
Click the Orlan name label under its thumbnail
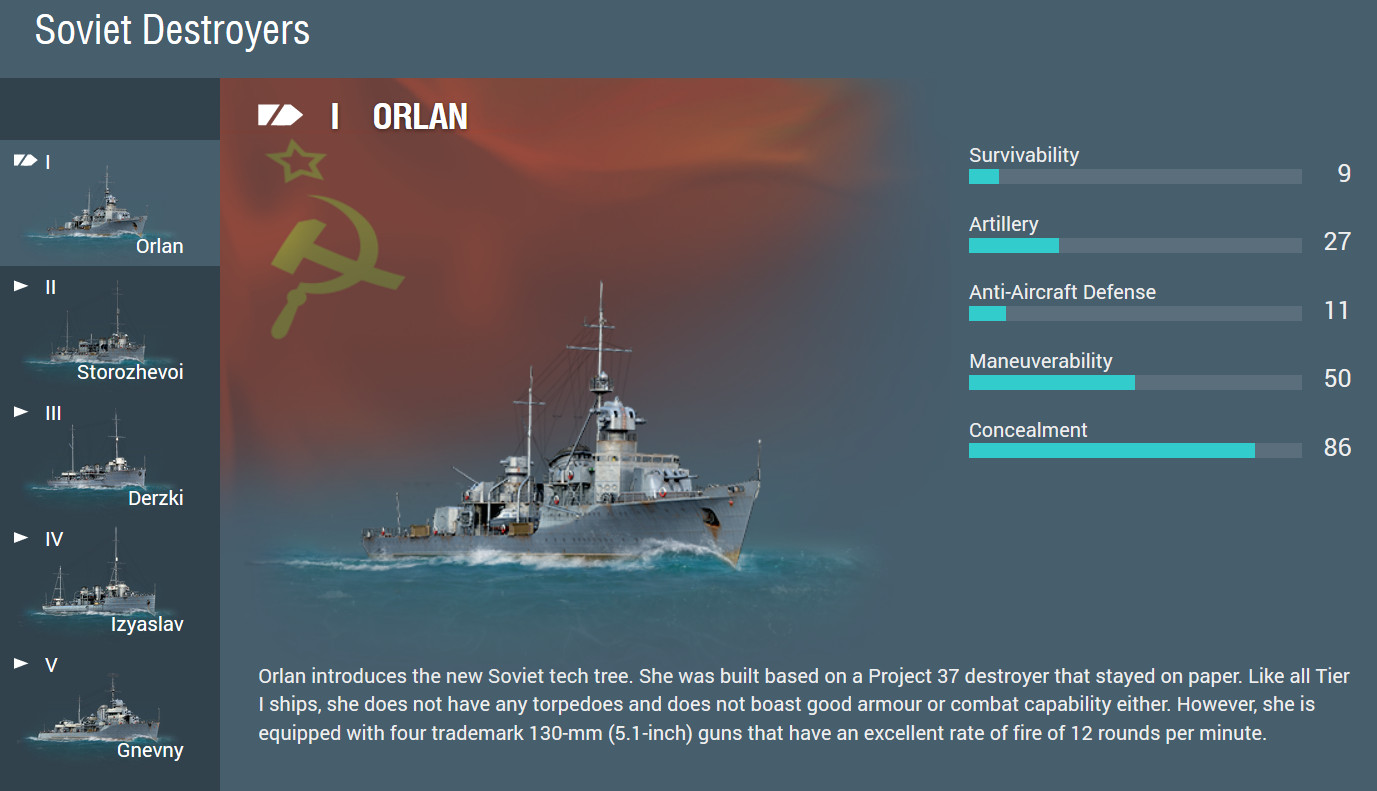coord(159,245)
